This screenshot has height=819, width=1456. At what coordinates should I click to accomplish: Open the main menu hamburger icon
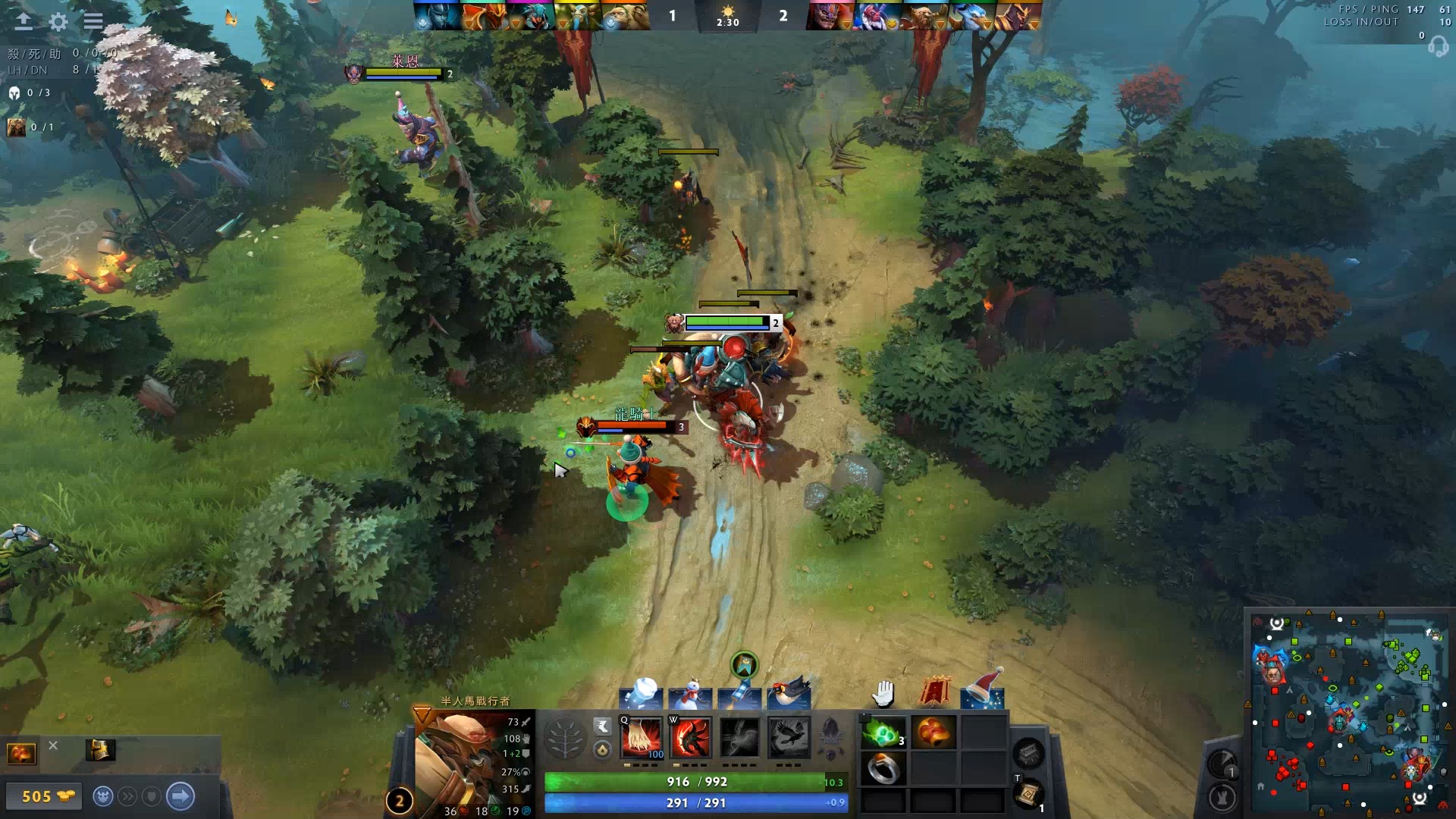[x=93, y=21]
